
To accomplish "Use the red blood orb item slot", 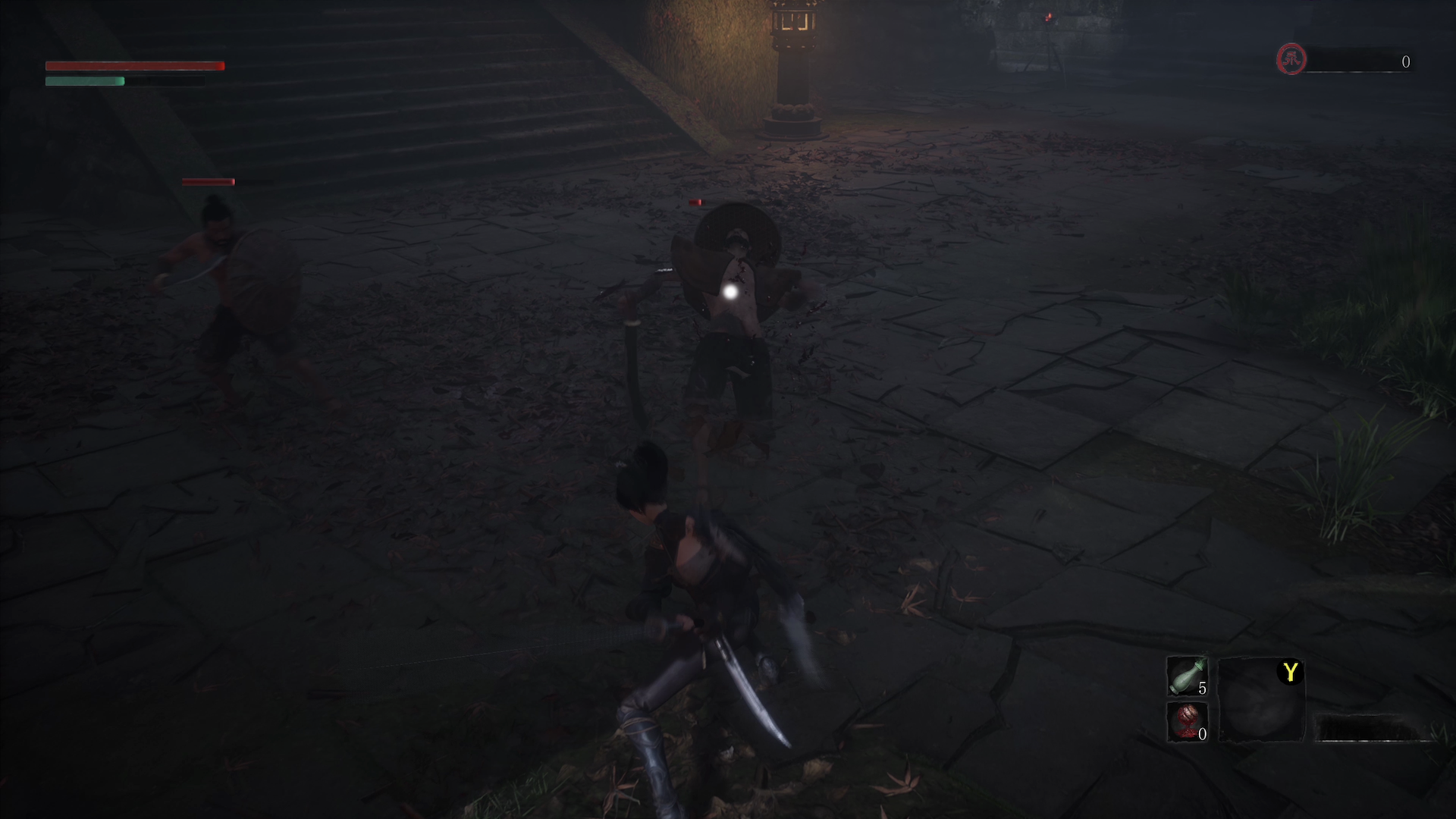I will coord(1186,721).
